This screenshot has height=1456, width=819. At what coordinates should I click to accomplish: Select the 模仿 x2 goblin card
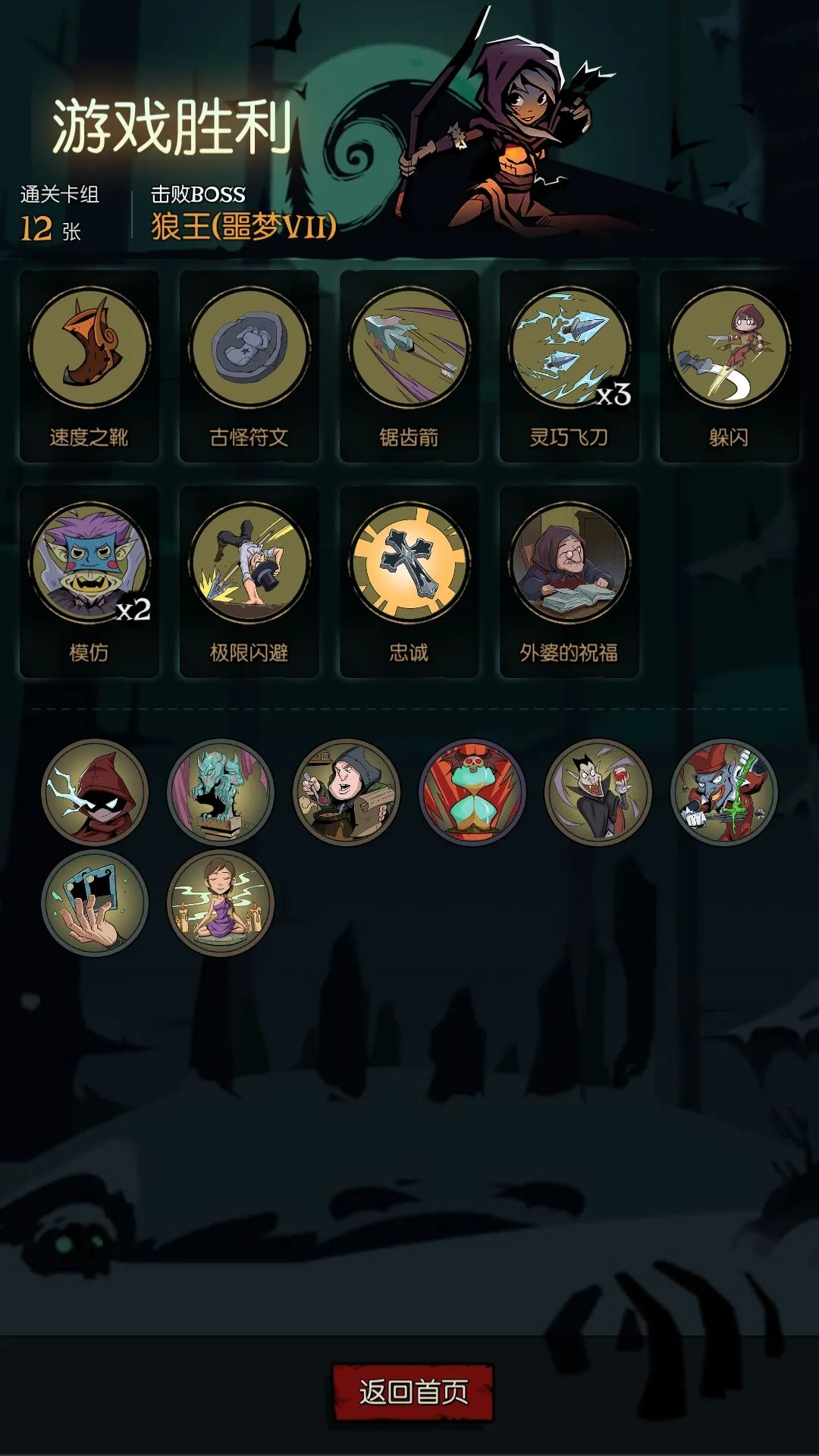(x=89, y=581)
